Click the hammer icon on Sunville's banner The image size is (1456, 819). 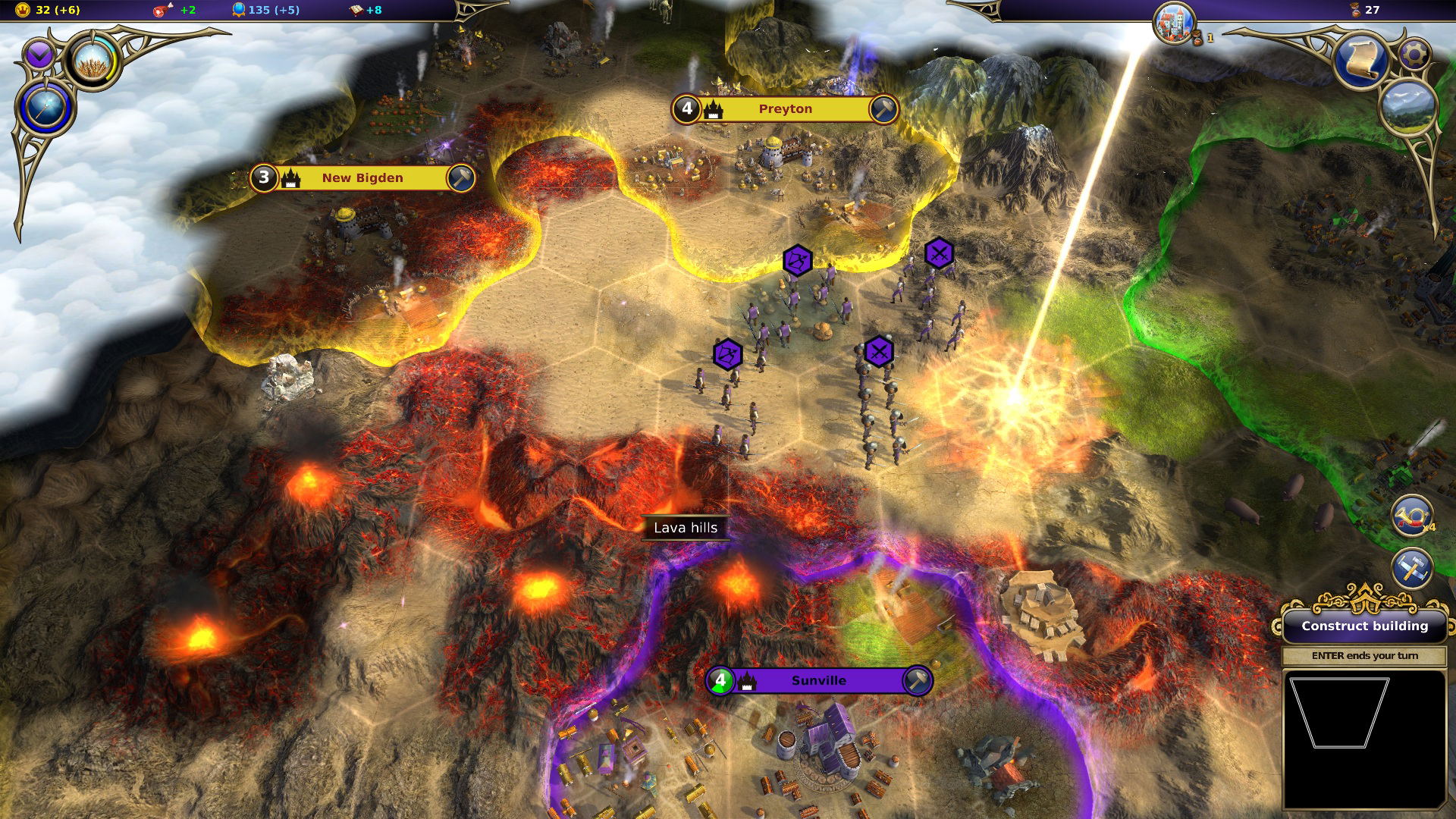tap(916, 680)
